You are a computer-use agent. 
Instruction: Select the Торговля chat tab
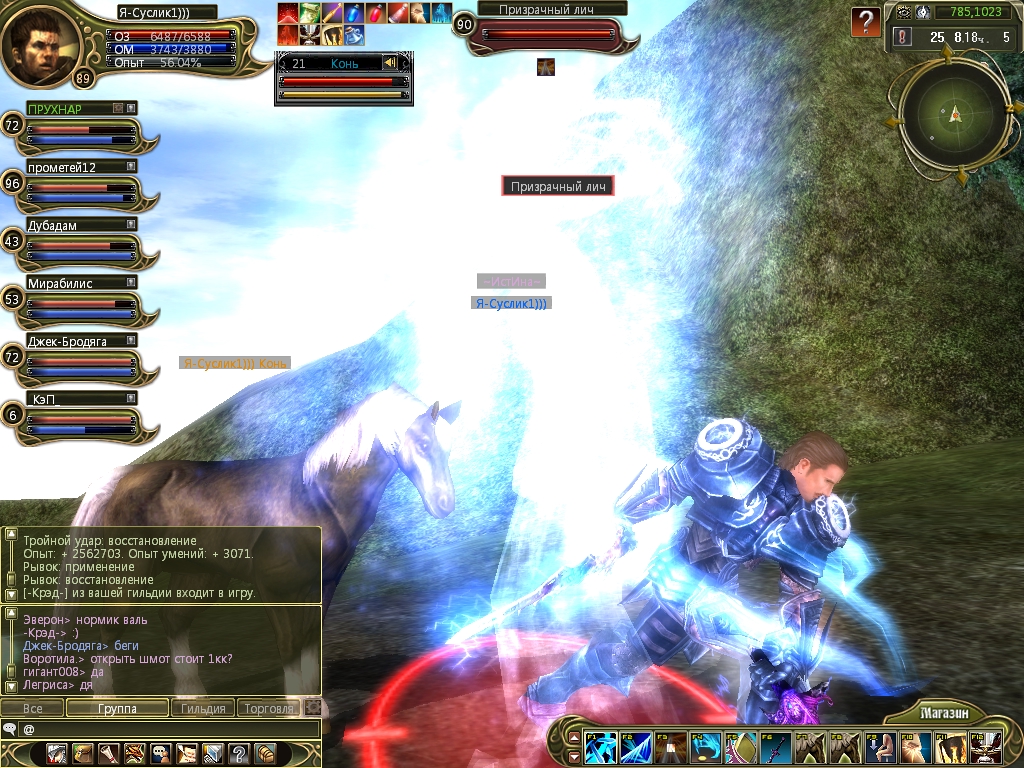(269, 708)
